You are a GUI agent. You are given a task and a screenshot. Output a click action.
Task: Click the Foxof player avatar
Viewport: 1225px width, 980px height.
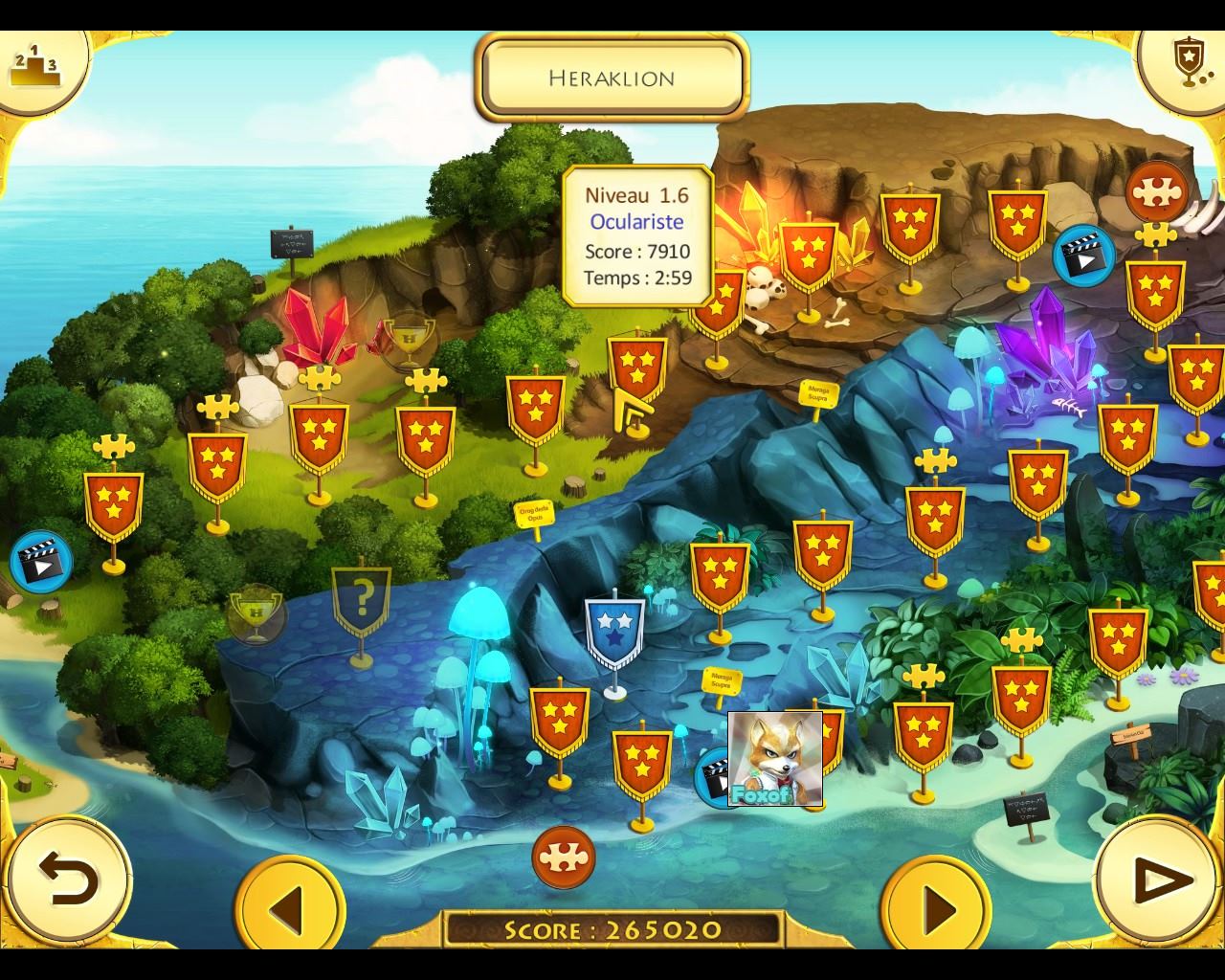(x=774, y=758)
